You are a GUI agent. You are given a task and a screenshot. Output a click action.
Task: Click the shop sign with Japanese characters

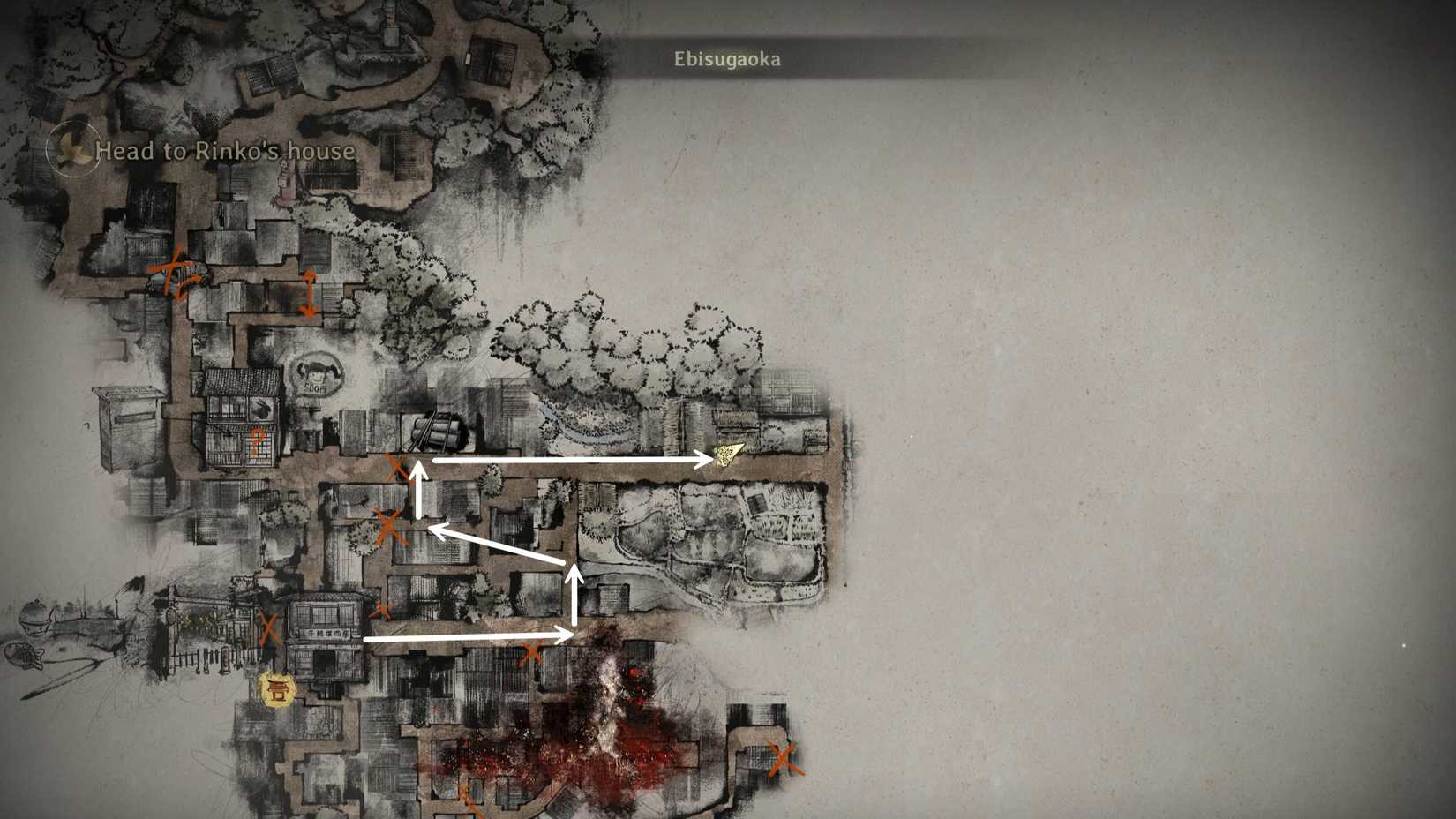coord(329,634)
